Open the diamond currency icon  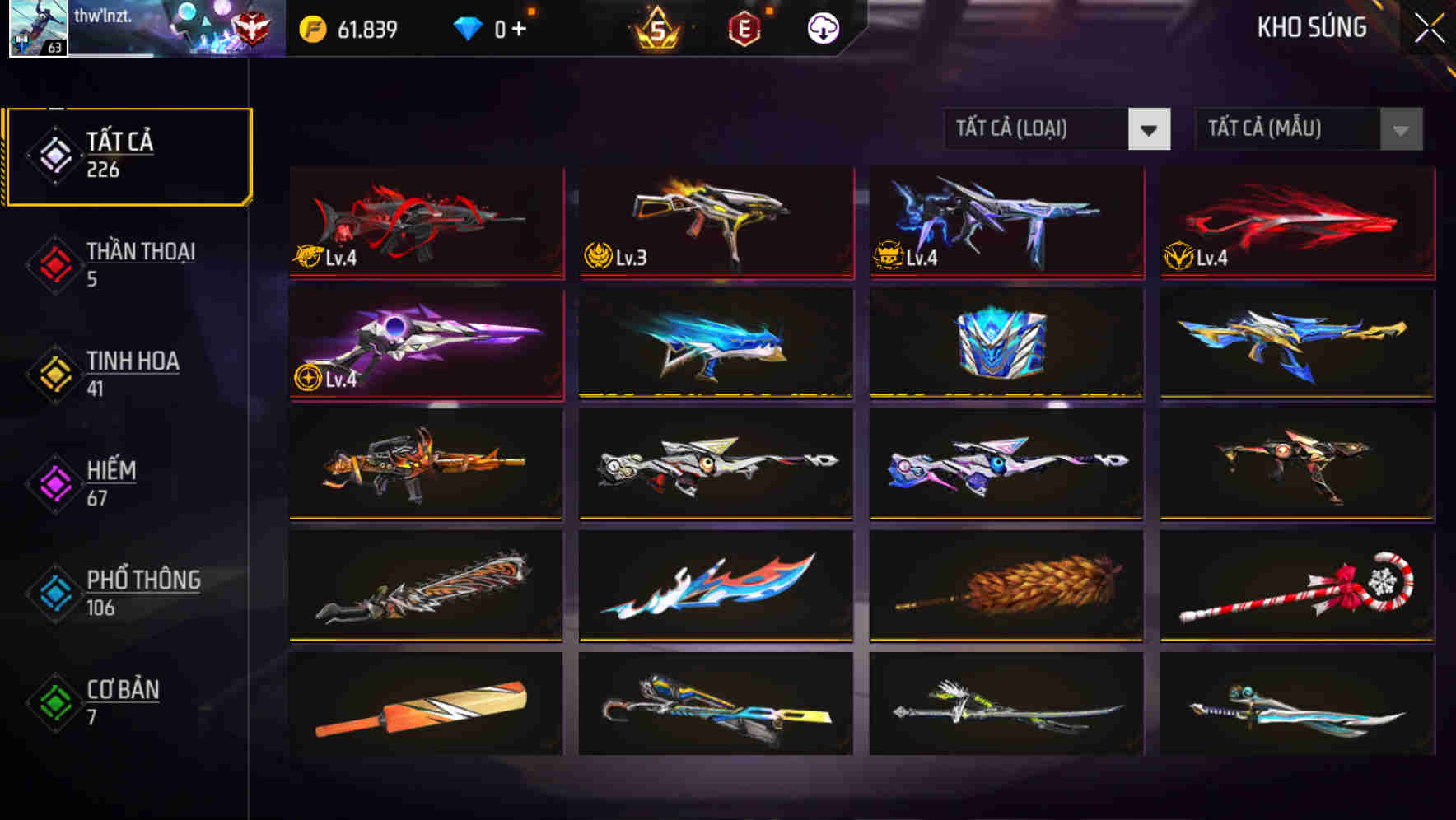tap(468, 27)
